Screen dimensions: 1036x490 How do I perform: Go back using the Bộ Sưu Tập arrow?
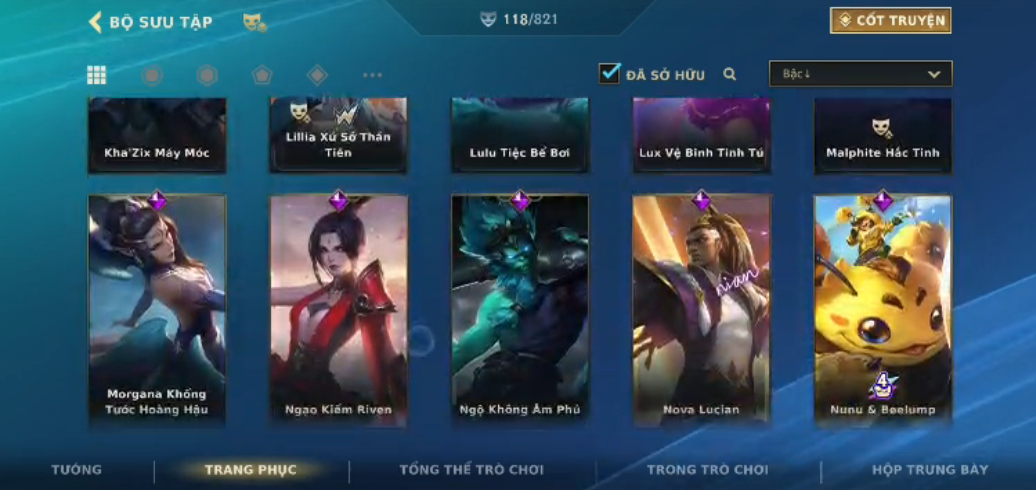point(96,22)
